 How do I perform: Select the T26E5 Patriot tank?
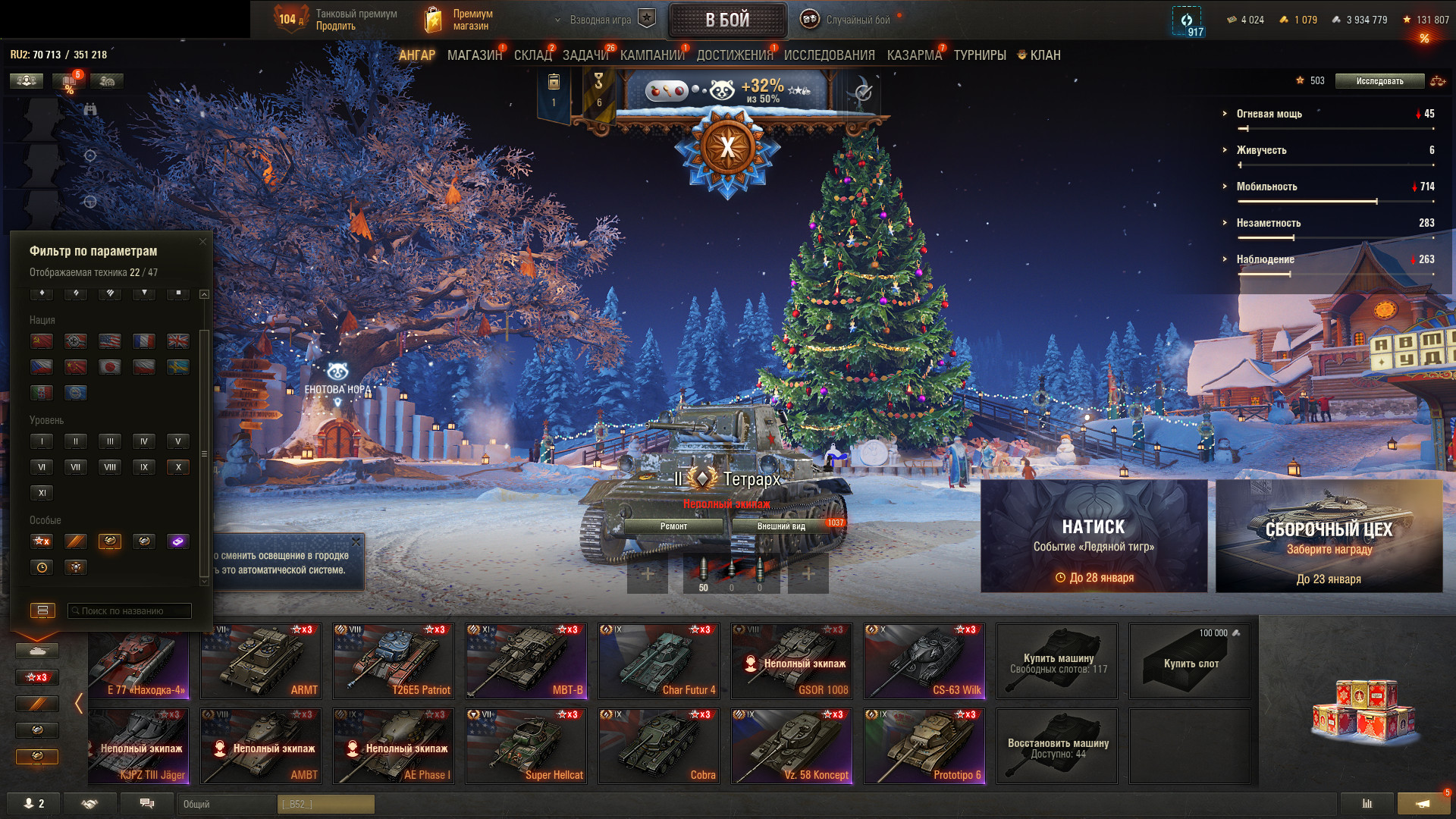click(393, 661)
